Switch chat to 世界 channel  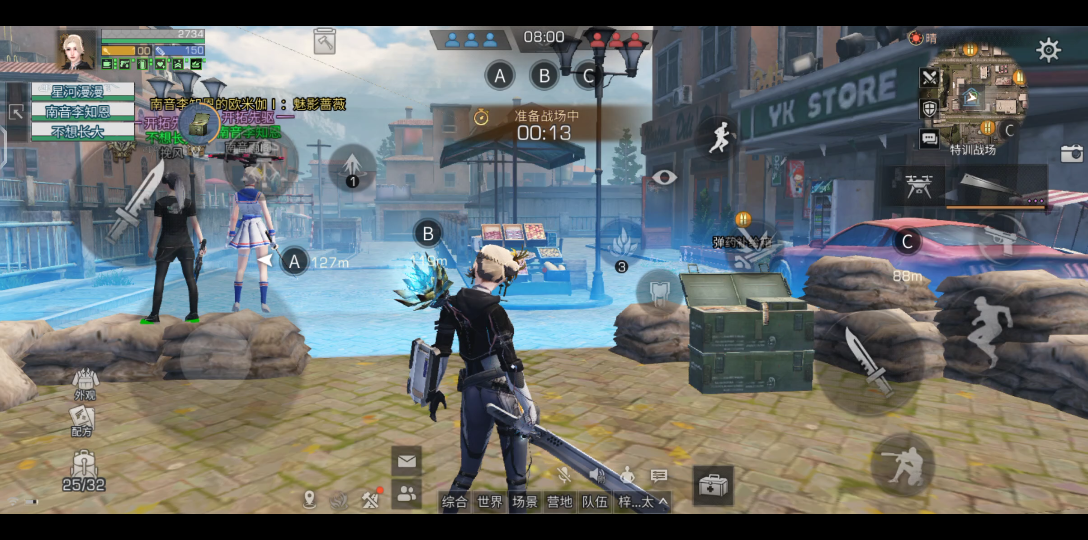pos(490,502)
